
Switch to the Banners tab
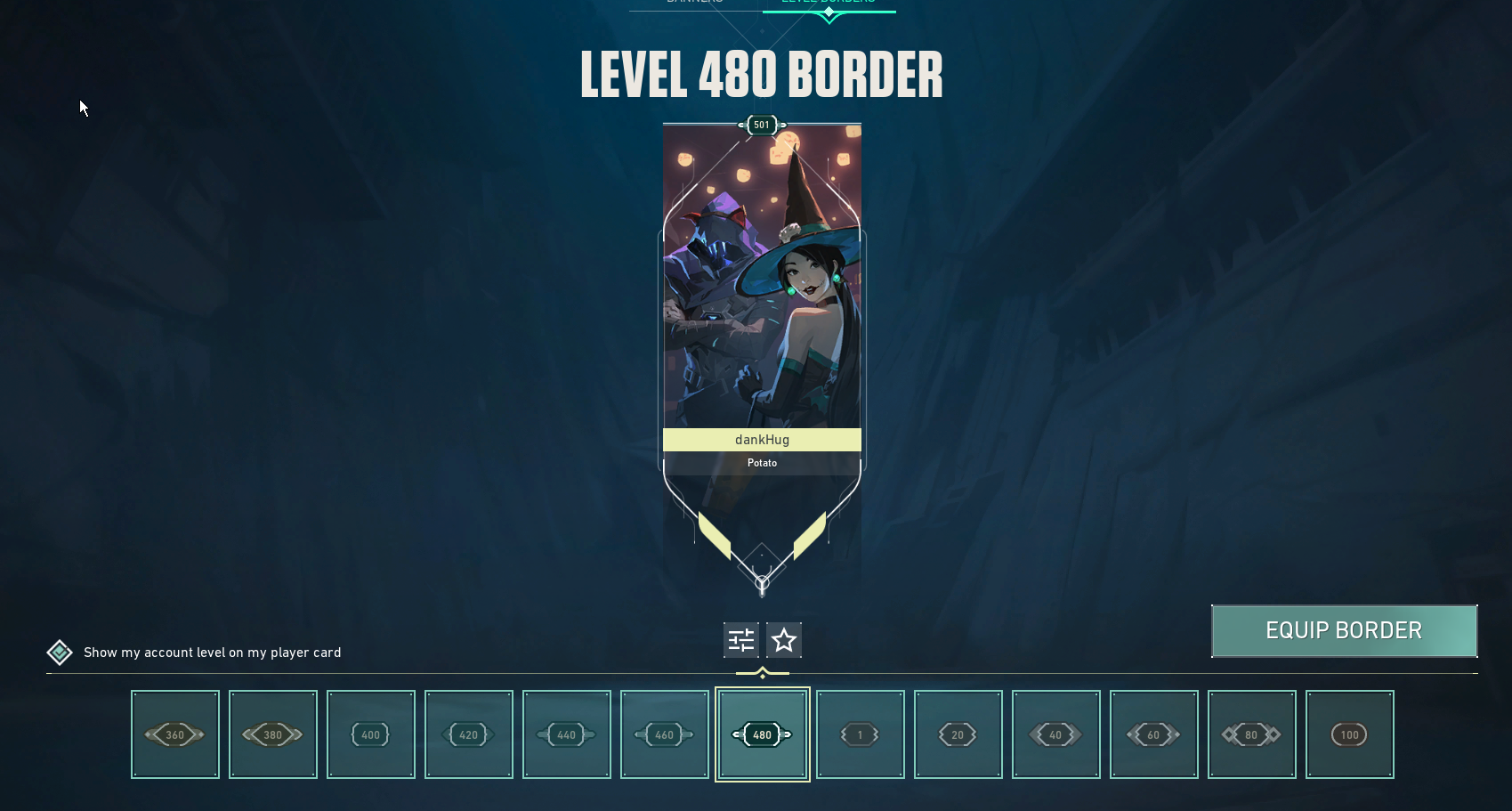pyautogui.click(x=695, y=2)
